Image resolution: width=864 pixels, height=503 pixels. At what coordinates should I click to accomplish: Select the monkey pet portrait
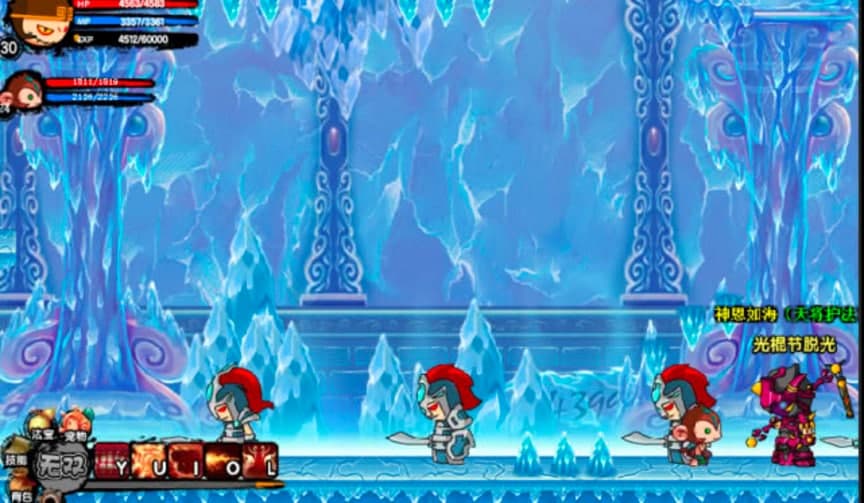click(22, 90)
